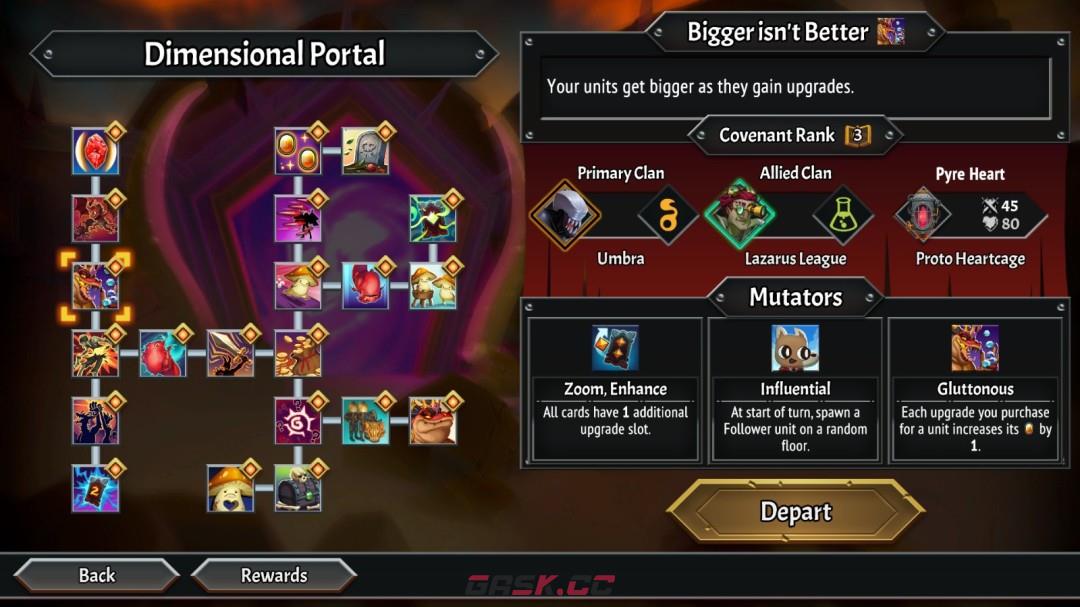Inspect the Gluttonous mutator
This screenshot has height=607, width=1080.
975,390
